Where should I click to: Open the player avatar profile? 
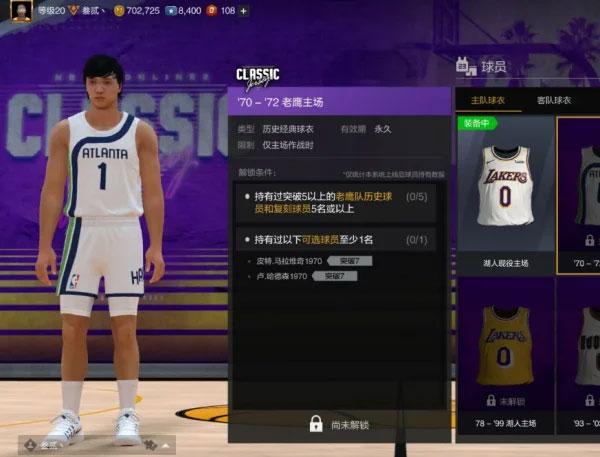point(18,12)
